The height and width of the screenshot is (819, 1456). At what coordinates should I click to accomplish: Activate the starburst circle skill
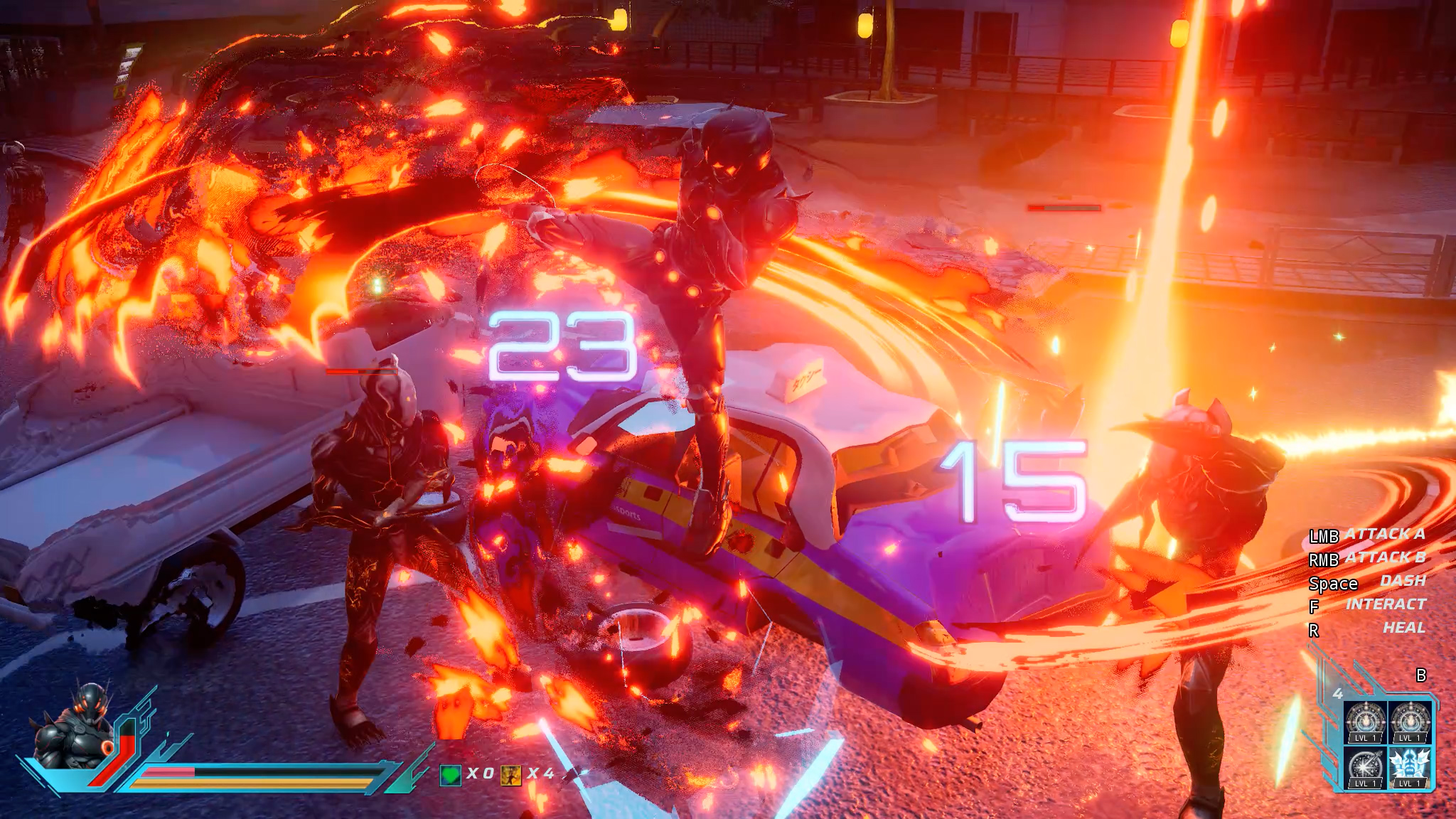pos(1365,767)
